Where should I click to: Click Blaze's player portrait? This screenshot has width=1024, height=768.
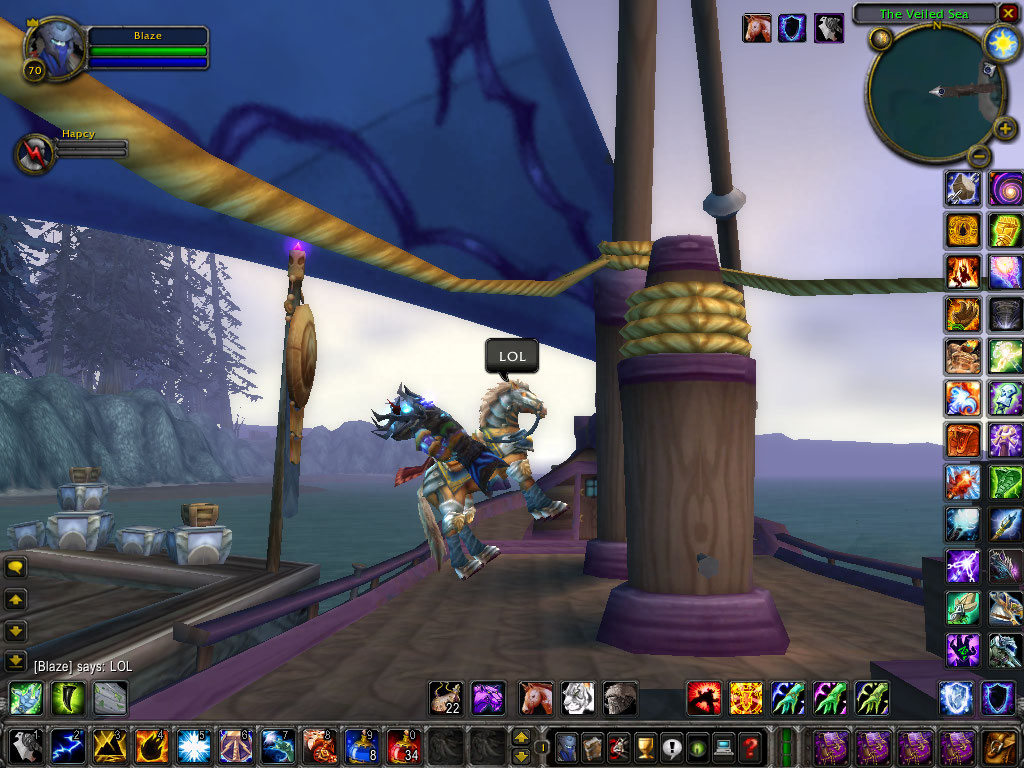pos(50,43)
